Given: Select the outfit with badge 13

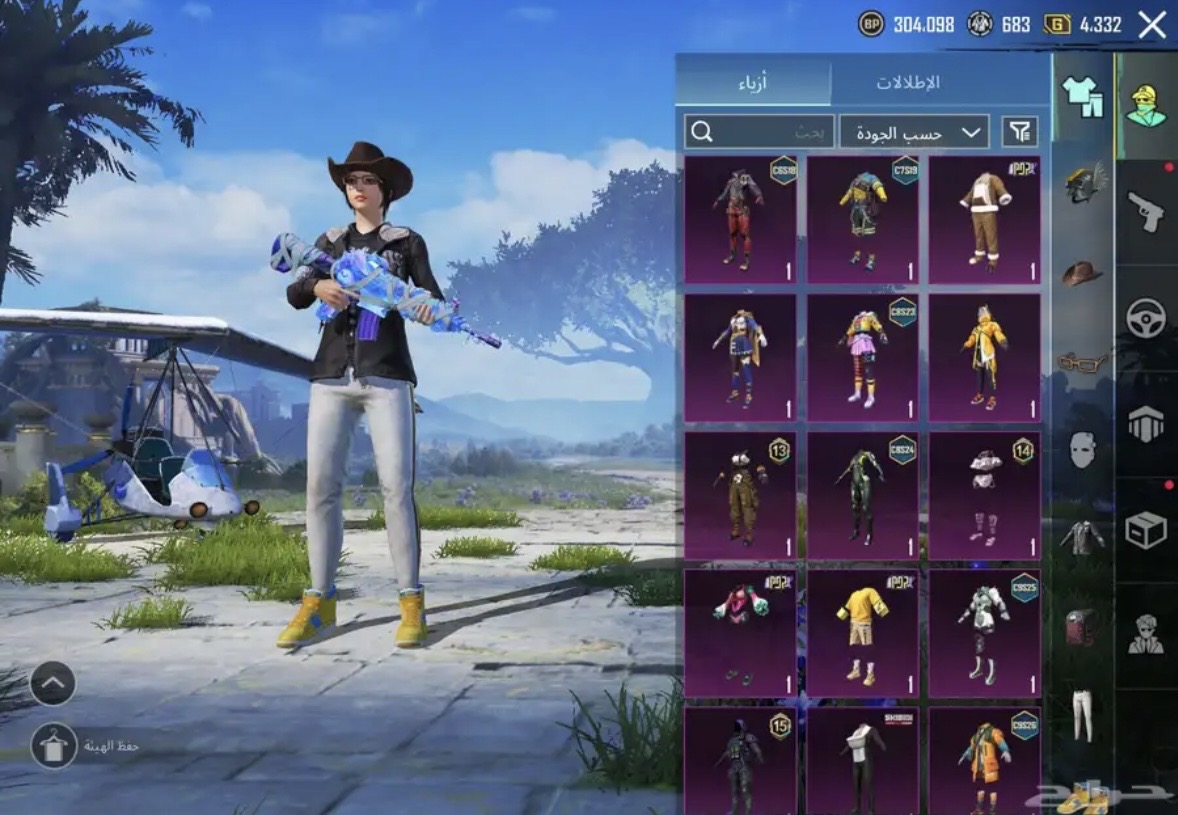Looking at the screenshot, I should (x=740, y=496).
